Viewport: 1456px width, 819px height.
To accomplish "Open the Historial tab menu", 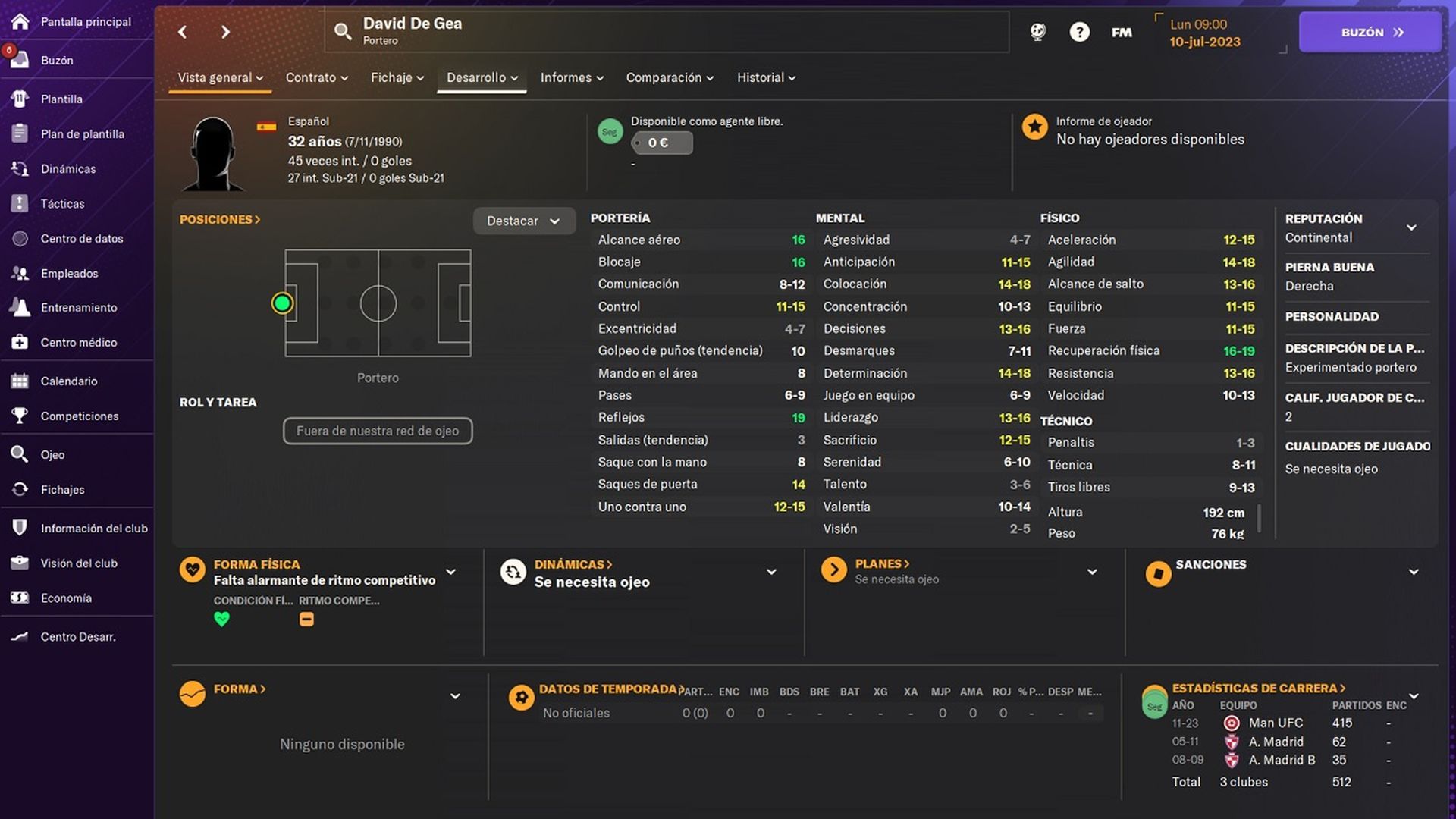I will point(765,77).
